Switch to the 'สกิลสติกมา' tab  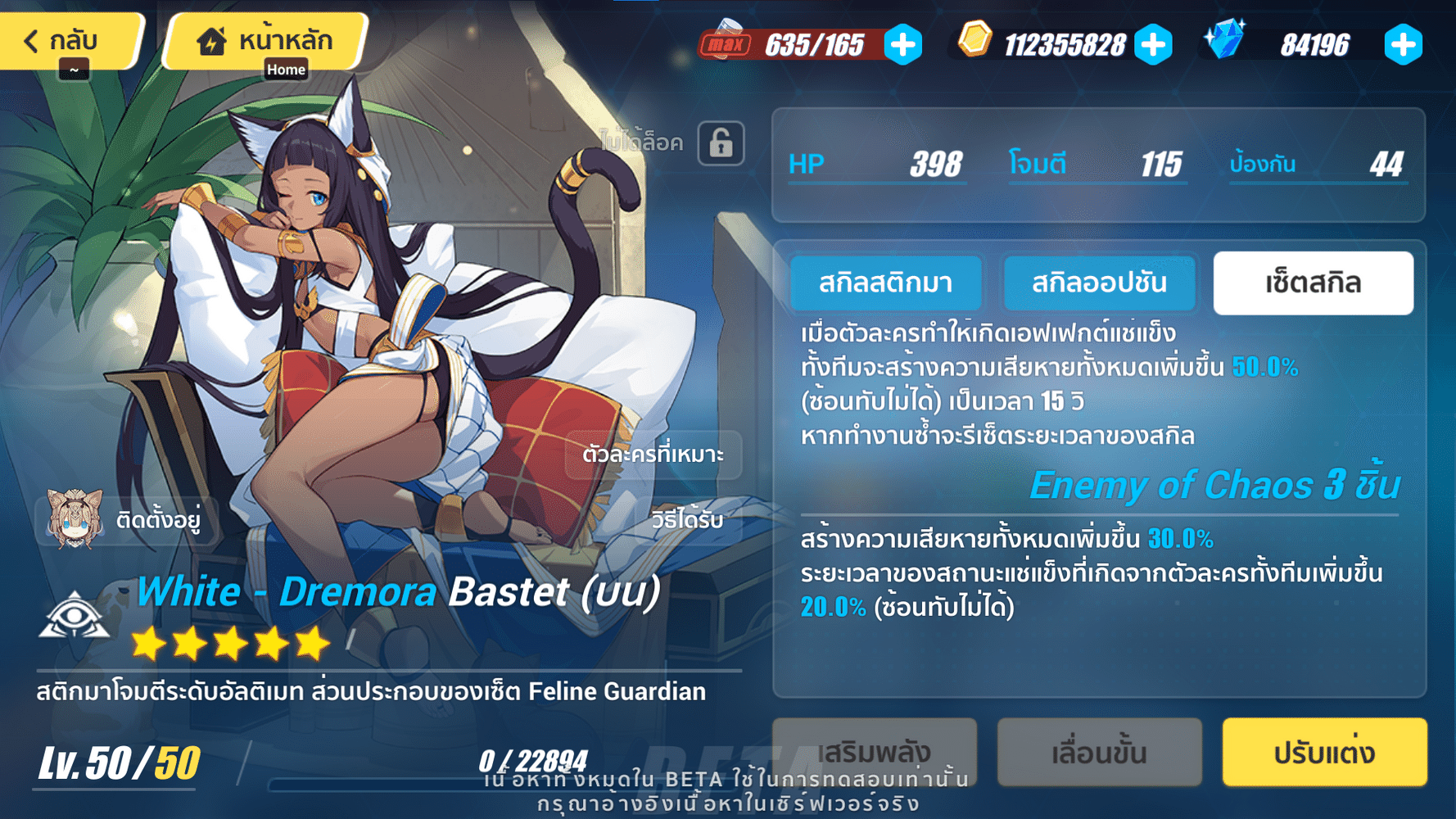click(x=885, y=283)
